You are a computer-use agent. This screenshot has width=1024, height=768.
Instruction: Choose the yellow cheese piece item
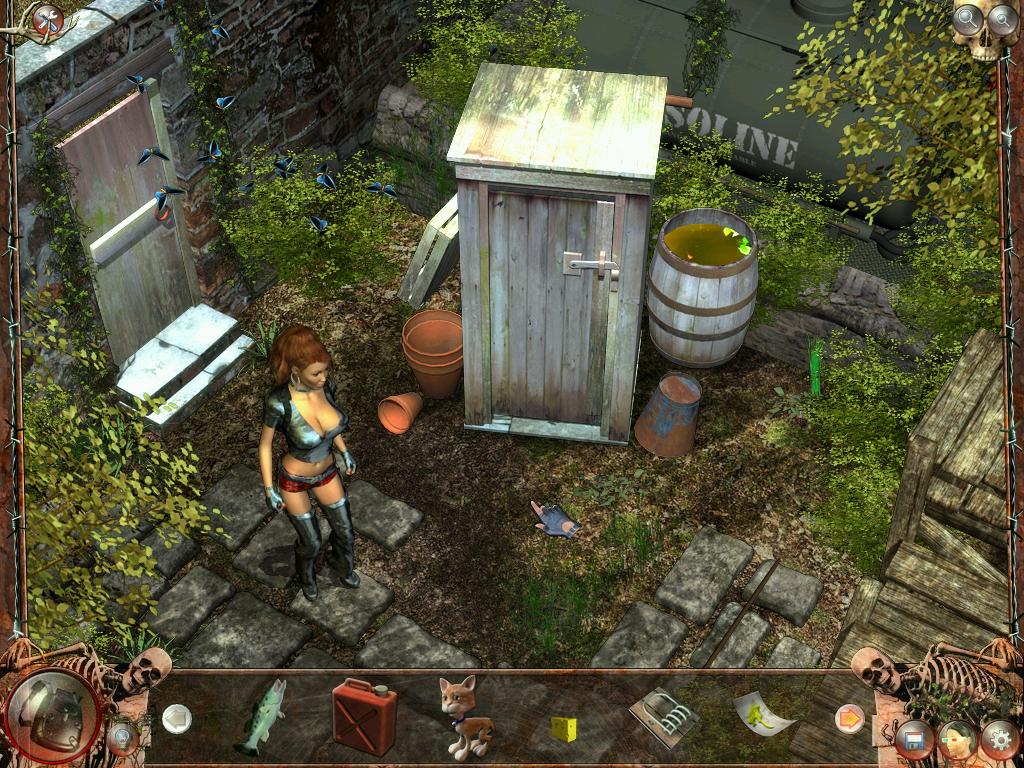pyautogui.click(x=564, y=727)
